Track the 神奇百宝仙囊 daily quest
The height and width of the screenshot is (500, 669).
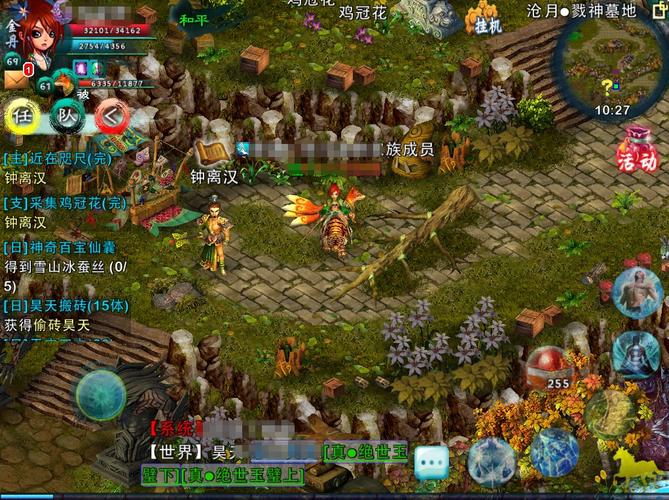[66, 247]
